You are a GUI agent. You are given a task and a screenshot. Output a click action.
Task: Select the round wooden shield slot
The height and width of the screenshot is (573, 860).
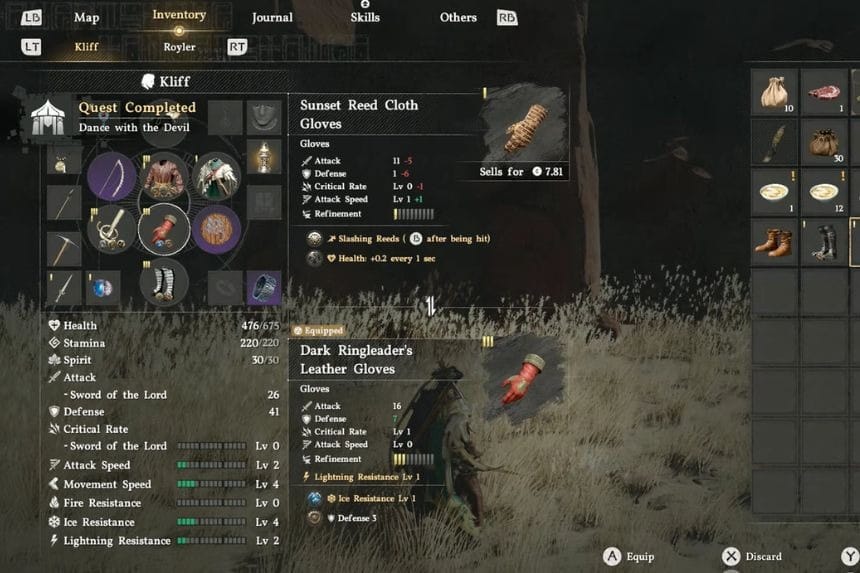[x=216, y=229]
